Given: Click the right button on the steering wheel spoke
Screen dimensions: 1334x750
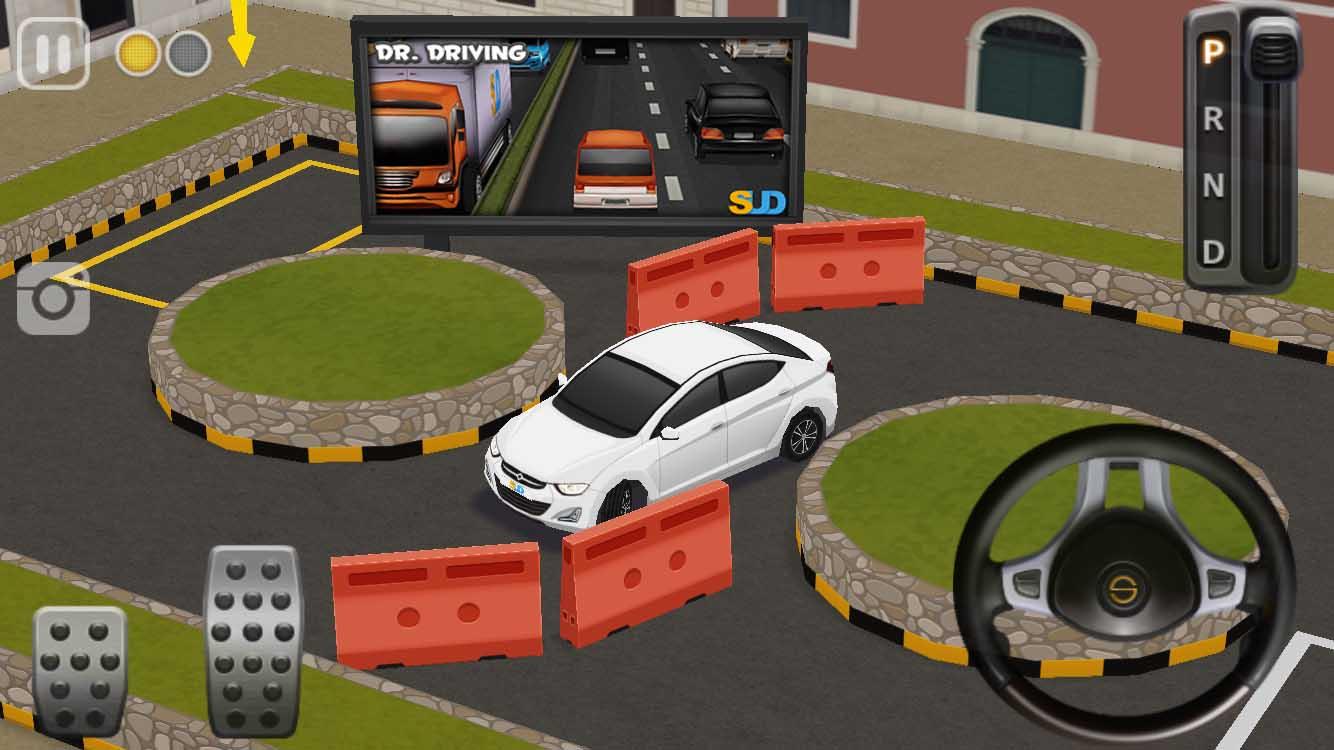Looking at the screenshot, I should [1219, 584].
